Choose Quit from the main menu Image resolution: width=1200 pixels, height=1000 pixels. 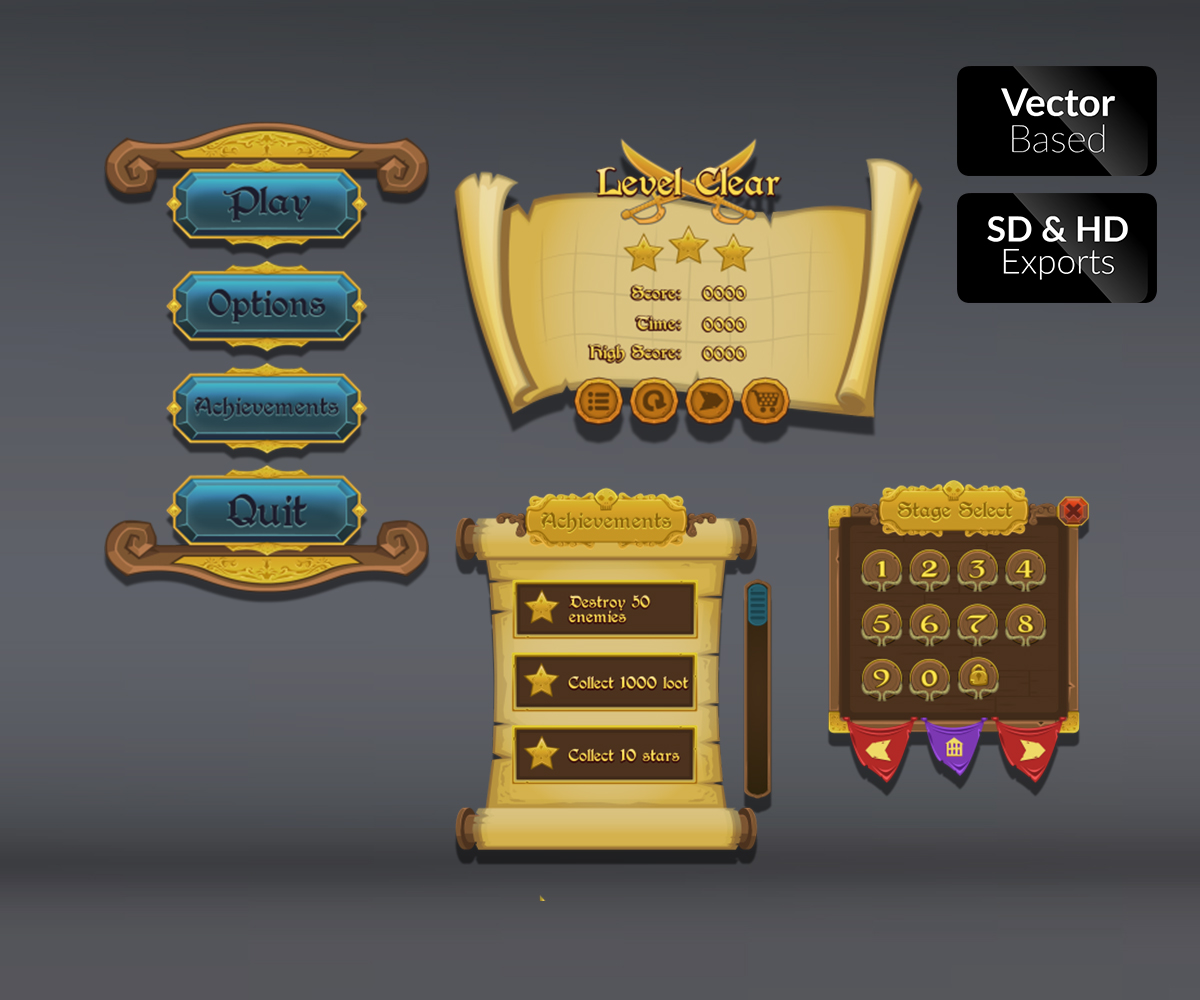coord(266,511)
